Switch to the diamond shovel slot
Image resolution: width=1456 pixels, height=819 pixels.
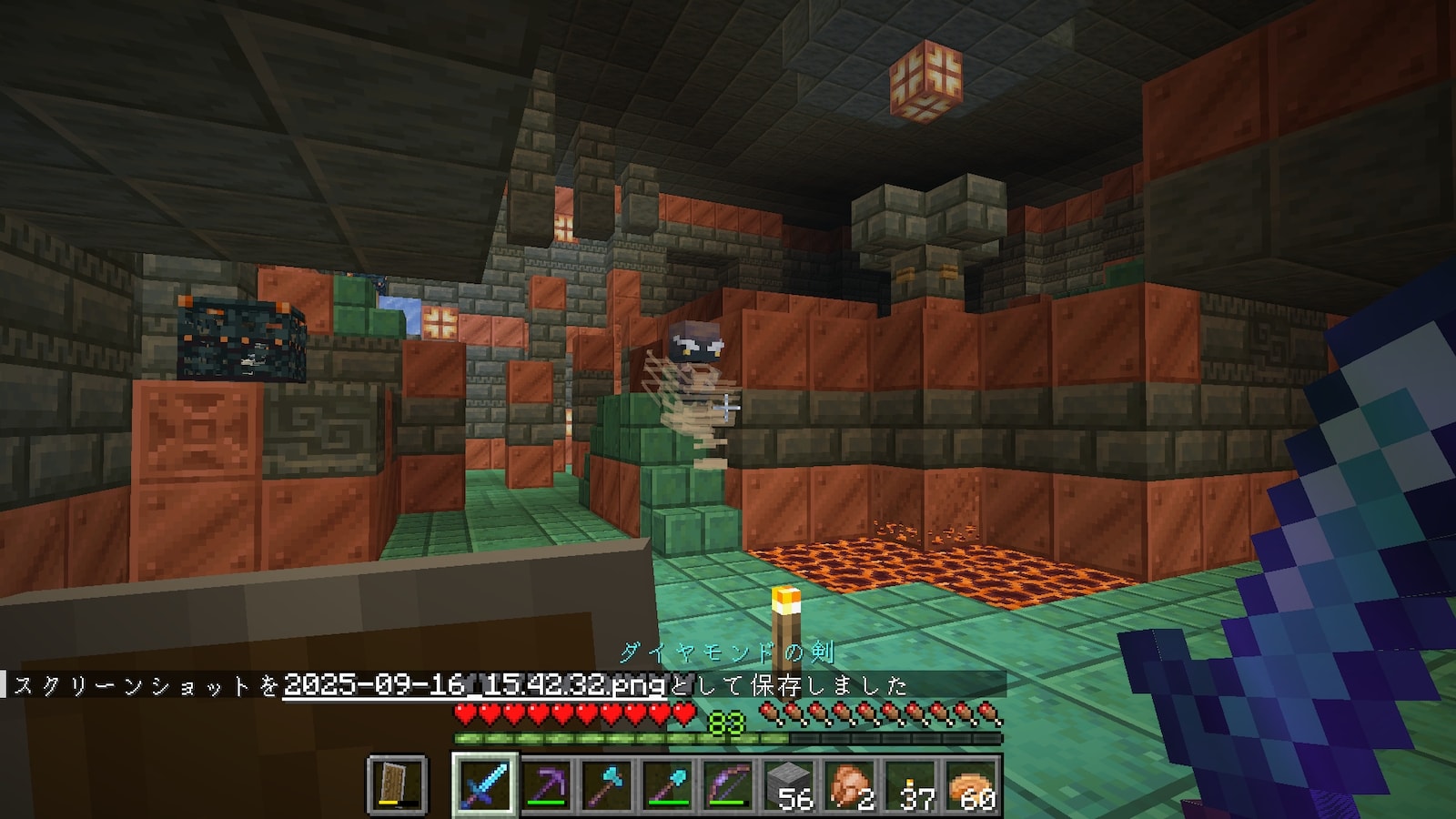click(668, 784)
